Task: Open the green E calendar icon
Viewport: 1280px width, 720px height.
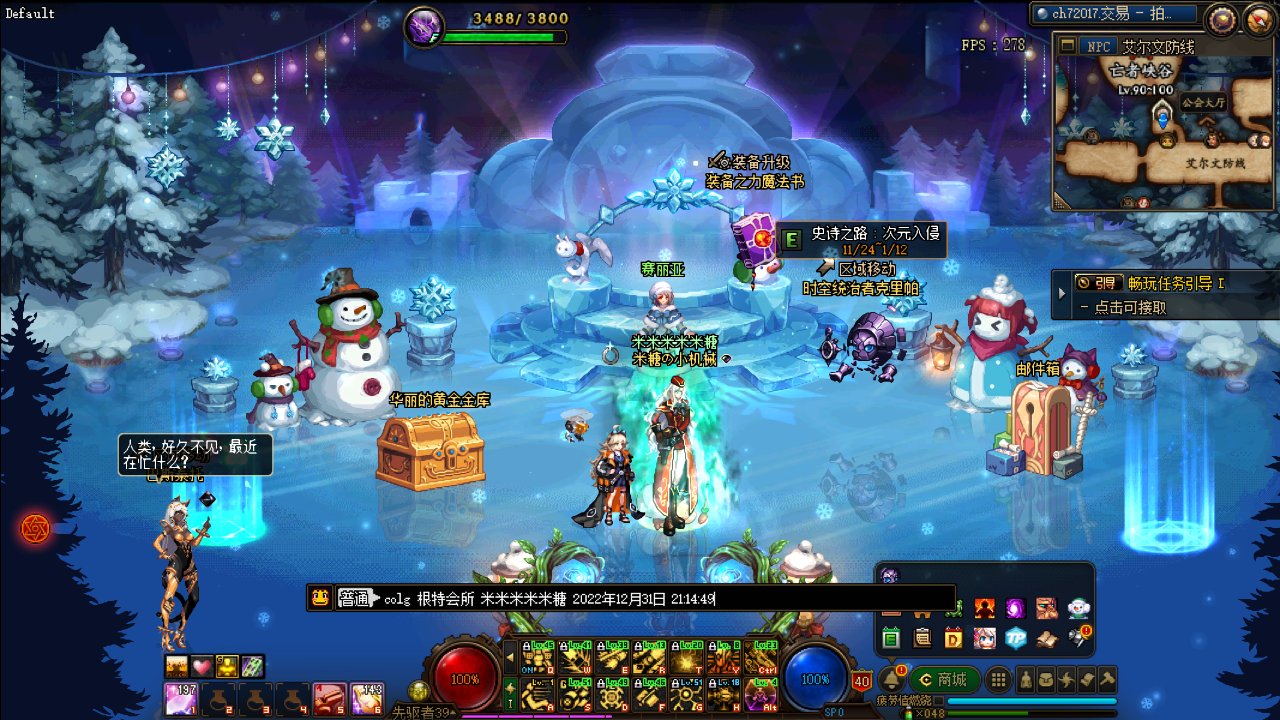Action: (891, 638)
